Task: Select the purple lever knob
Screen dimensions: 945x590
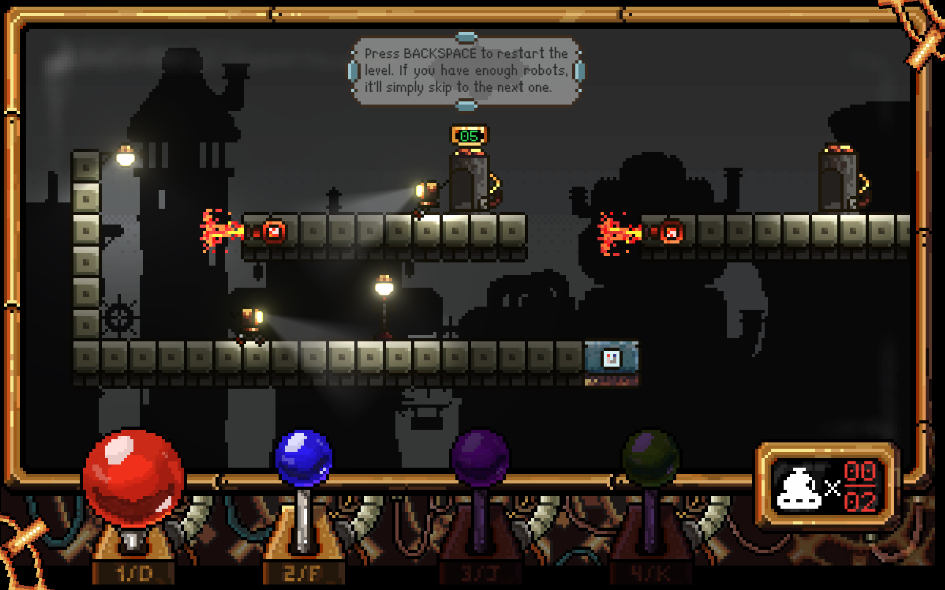Action: tap(480, 459)
